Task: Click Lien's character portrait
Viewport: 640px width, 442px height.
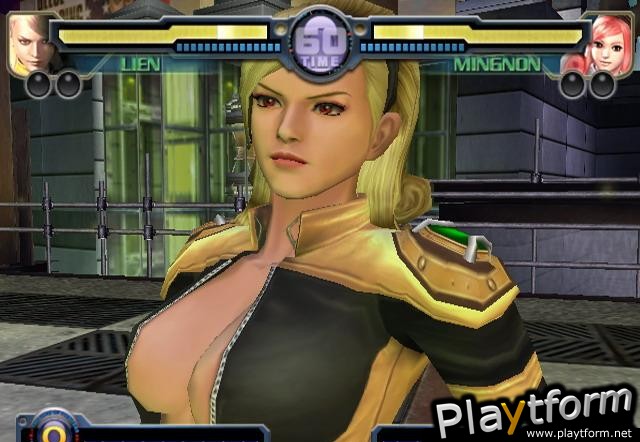Action: point(30,43)
